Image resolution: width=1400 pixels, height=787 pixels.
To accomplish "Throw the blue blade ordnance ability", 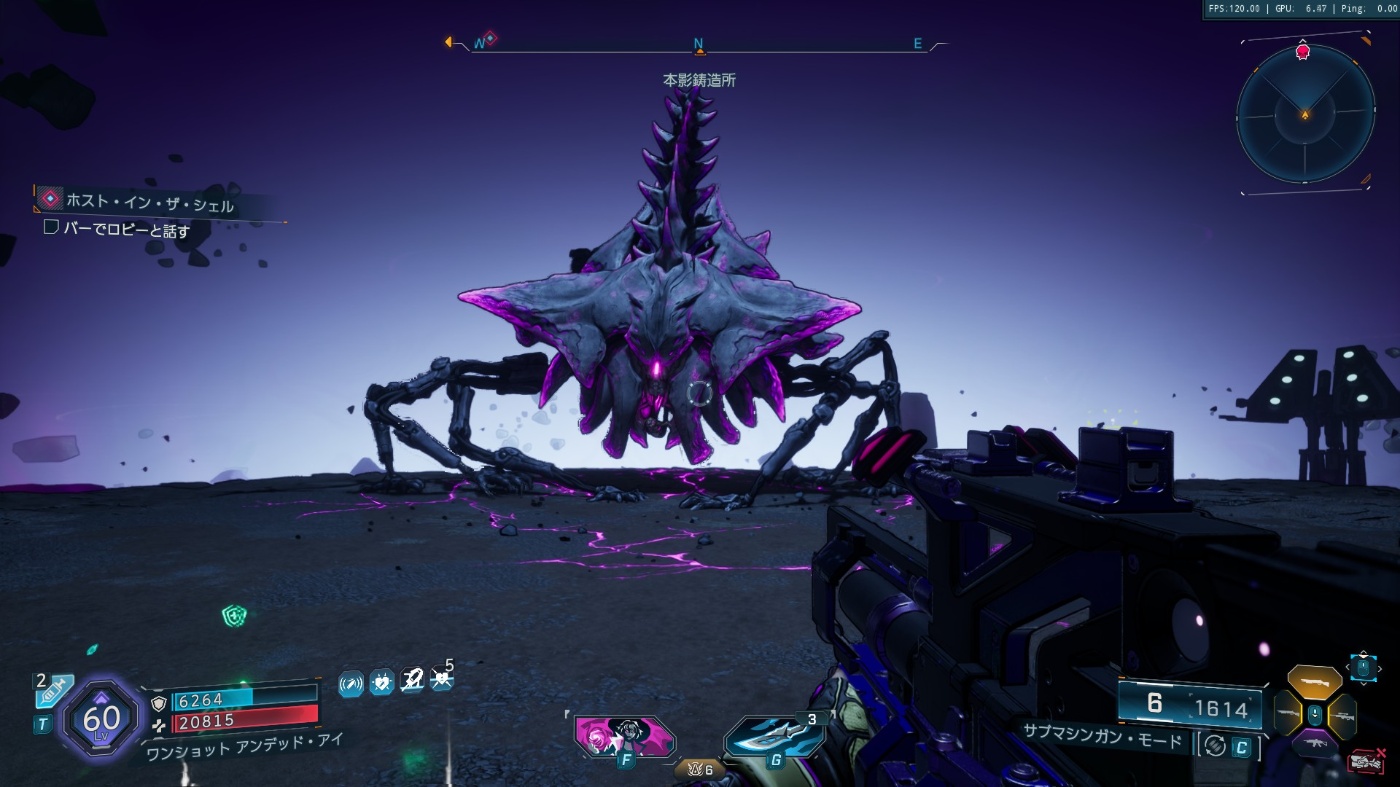I will click(x=774, y=738).
